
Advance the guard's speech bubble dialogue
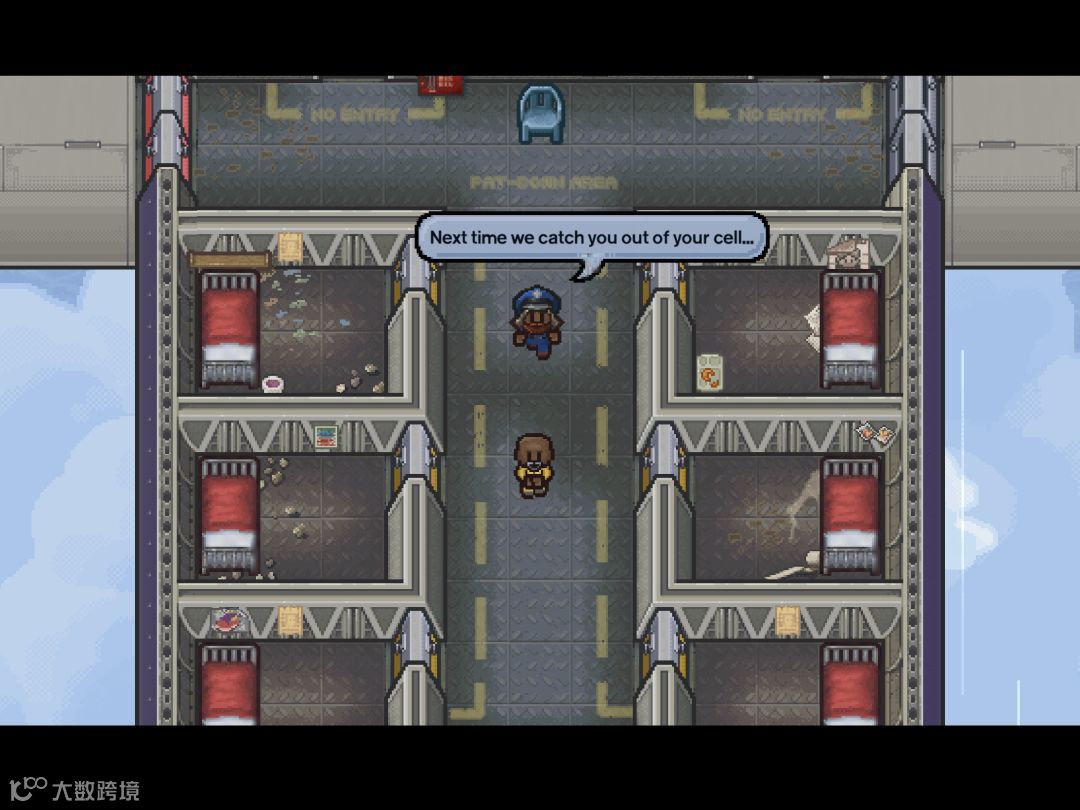coord(591,239)
